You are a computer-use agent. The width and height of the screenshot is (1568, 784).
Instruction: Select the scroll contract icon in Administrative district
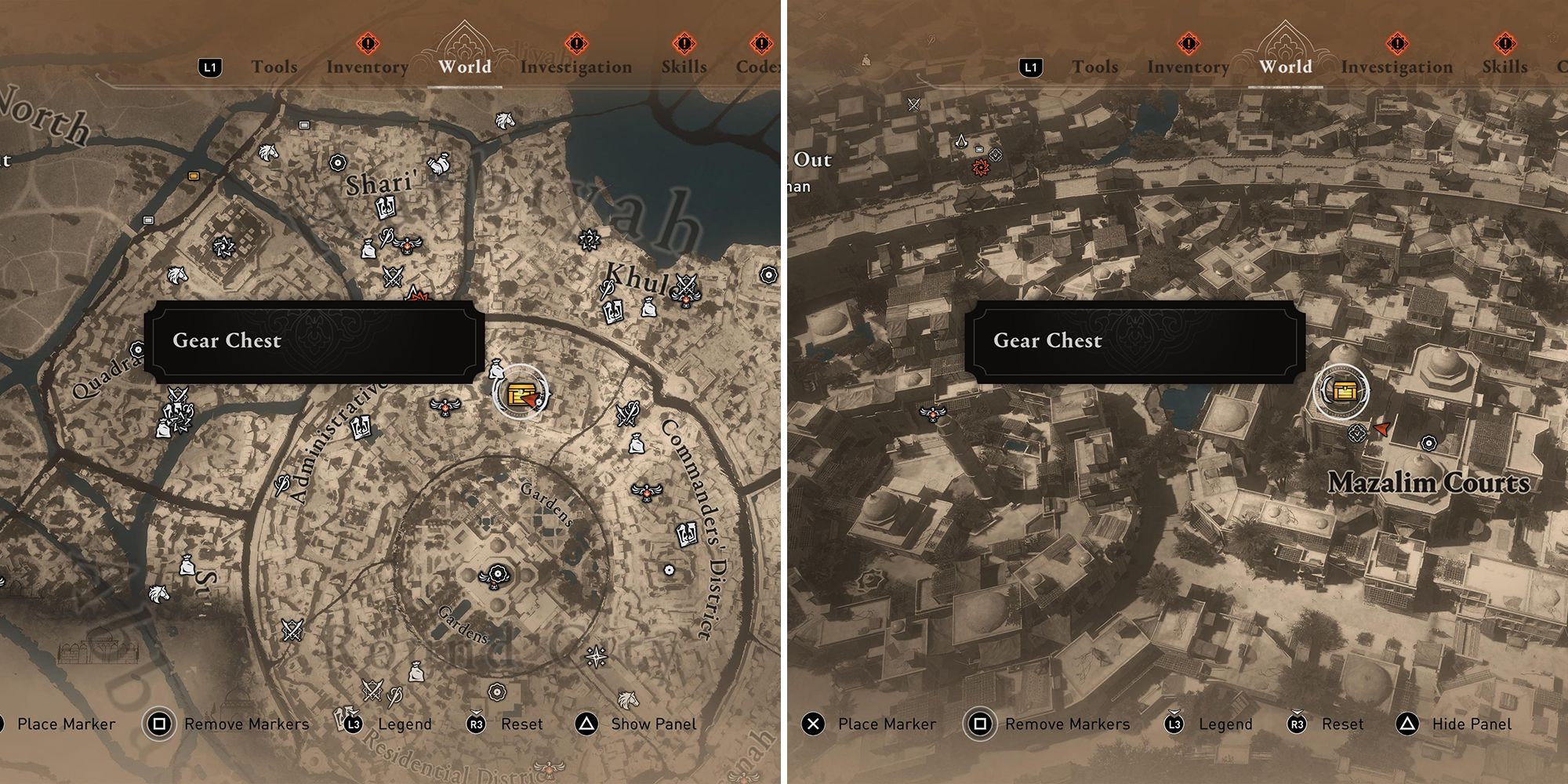coord(361,428)
